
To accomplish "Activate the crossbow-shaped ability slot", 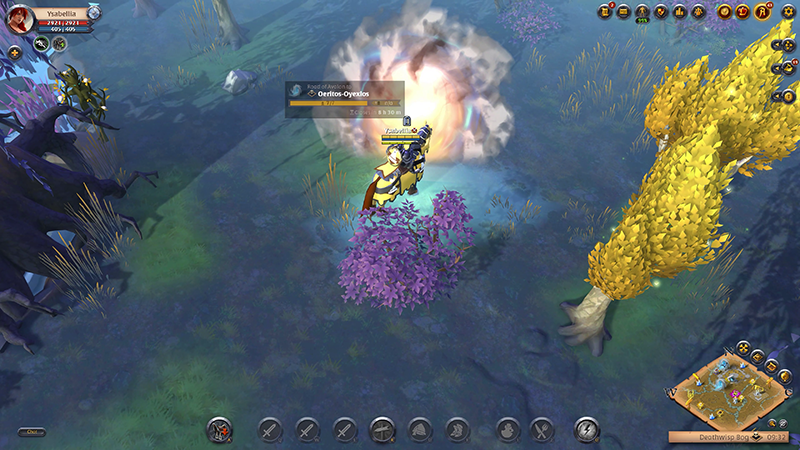I will point(381,430).
